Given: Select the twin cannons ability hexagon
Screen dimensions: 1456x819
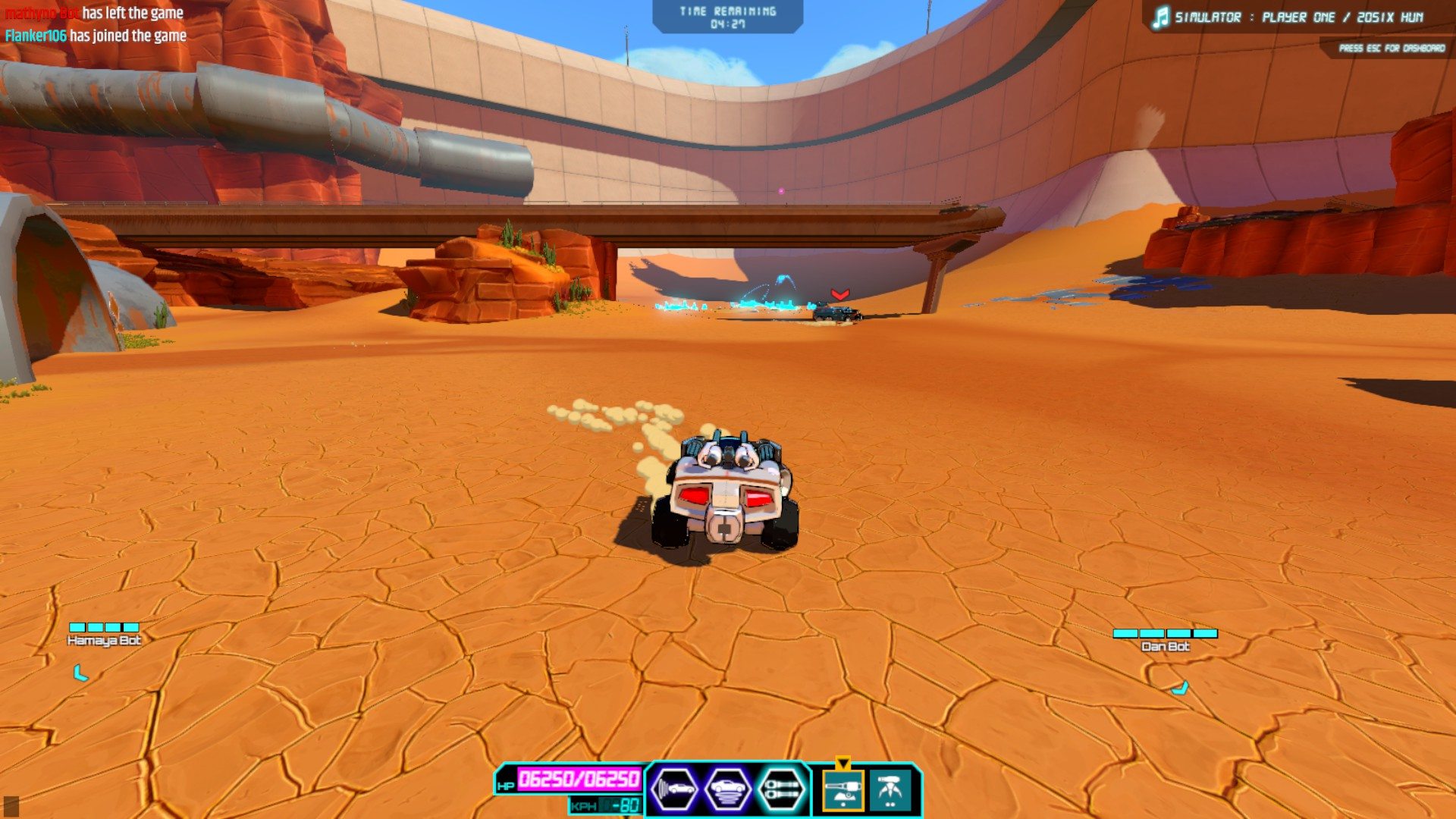Looking at the screenshot, I should pos(781,789).
